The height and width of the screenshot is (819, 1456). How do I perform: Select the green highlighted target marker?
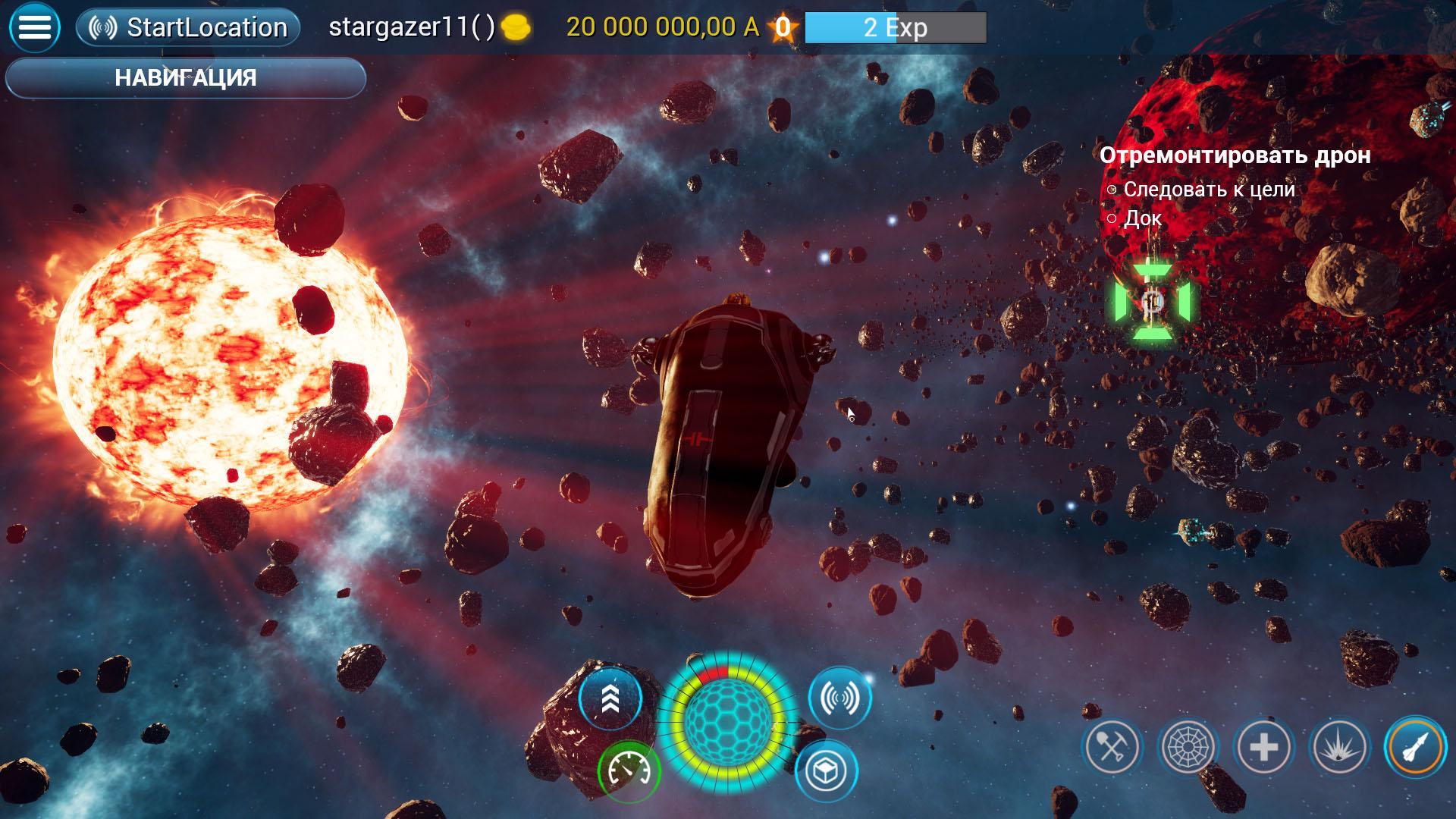[x=1153, y=303]
